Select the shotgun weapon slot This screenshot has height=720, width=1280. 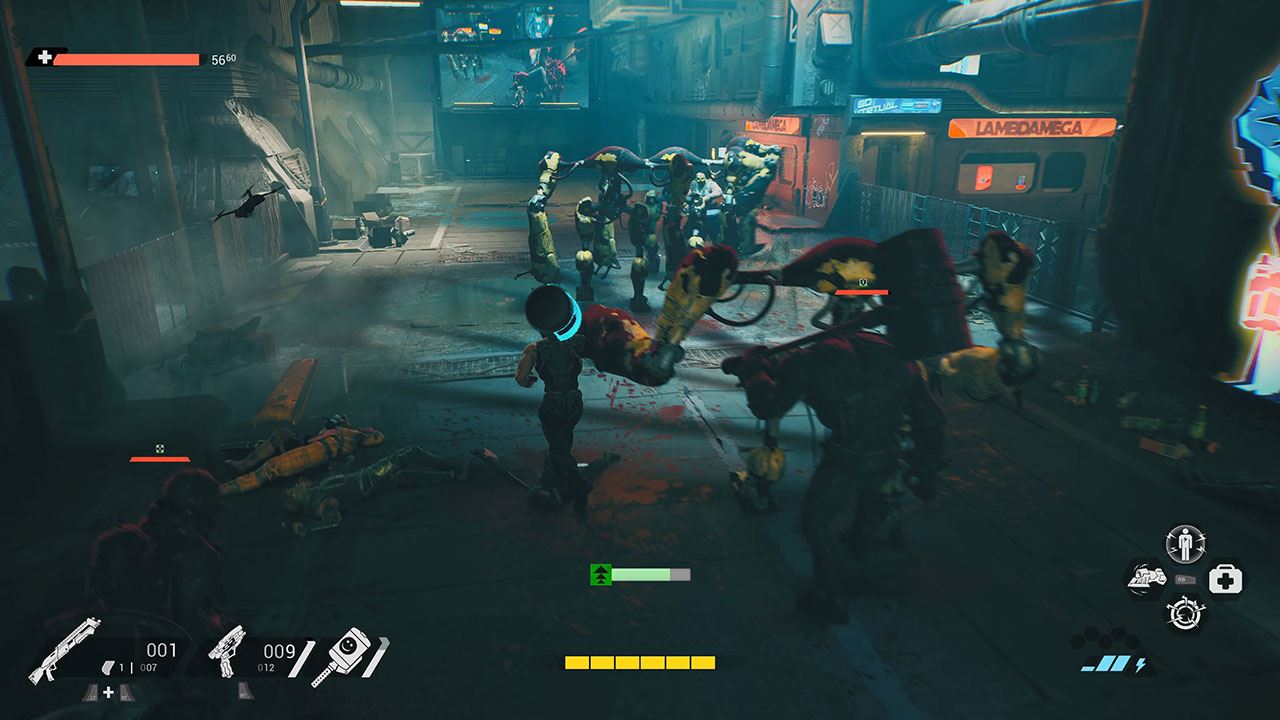click(65, 651)
